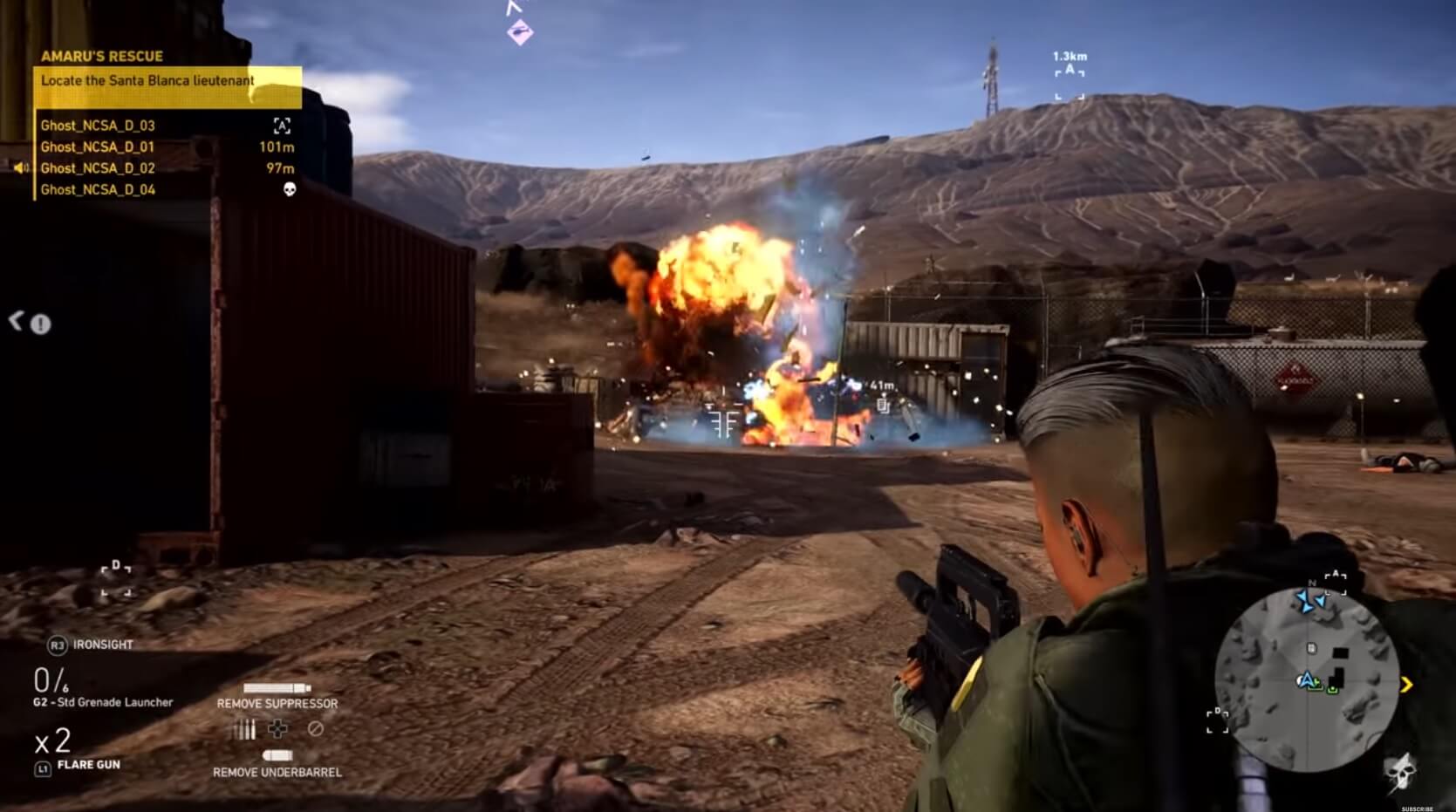
Task: Choose Ghost_NCSA_D_01 in the squad list
Action: click(98, 147)
